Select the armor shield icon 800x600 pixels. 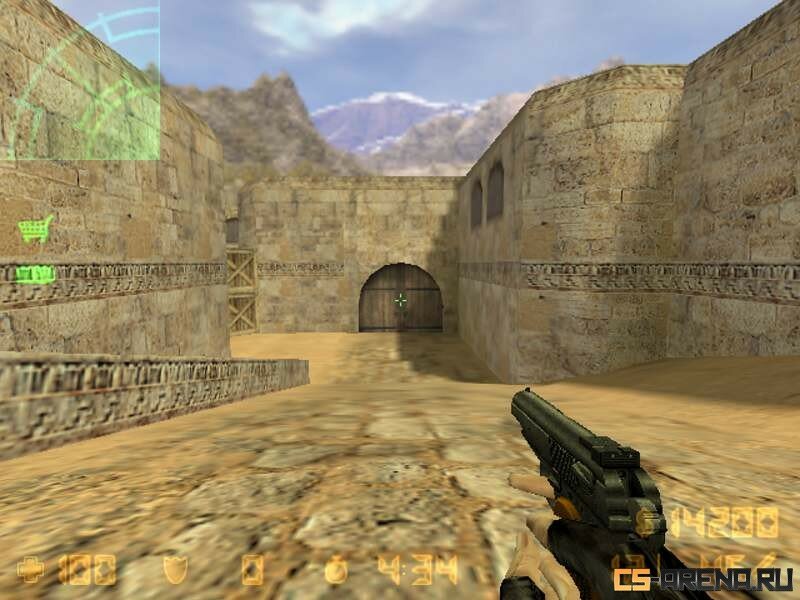pos(175,570)
